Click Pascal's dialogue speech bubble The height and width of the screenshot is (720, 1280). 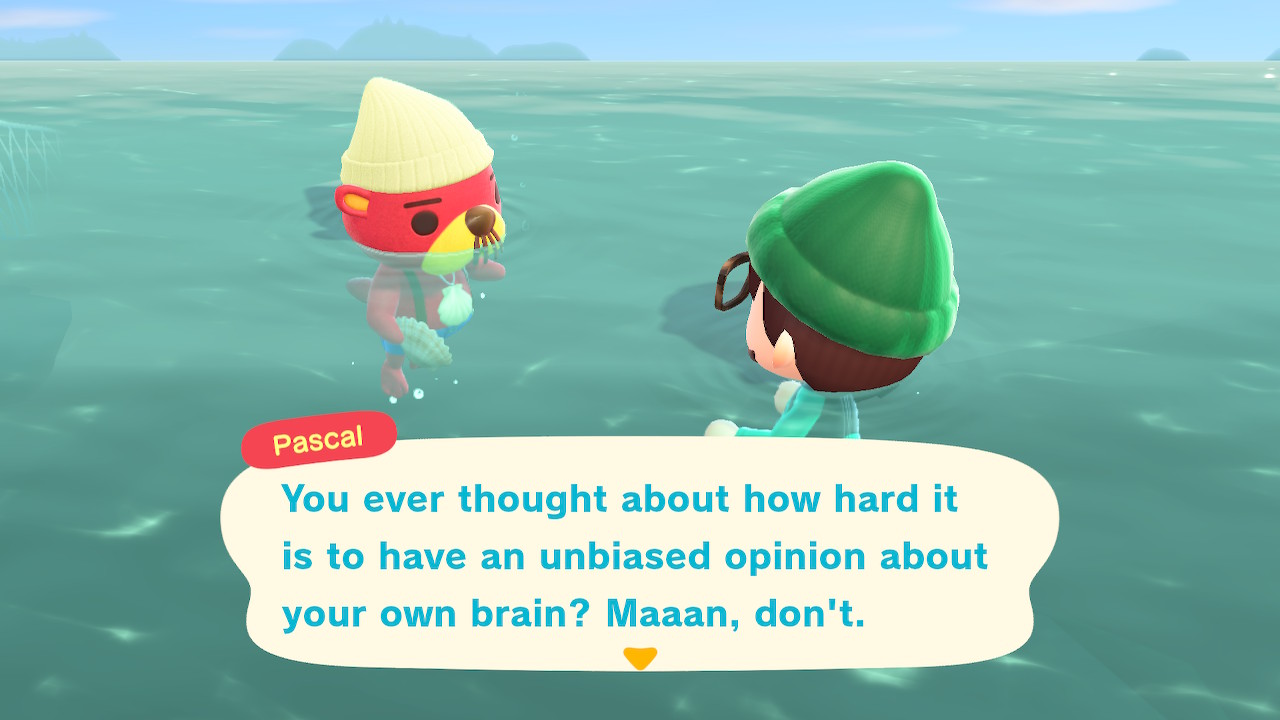tap(639, 553)
